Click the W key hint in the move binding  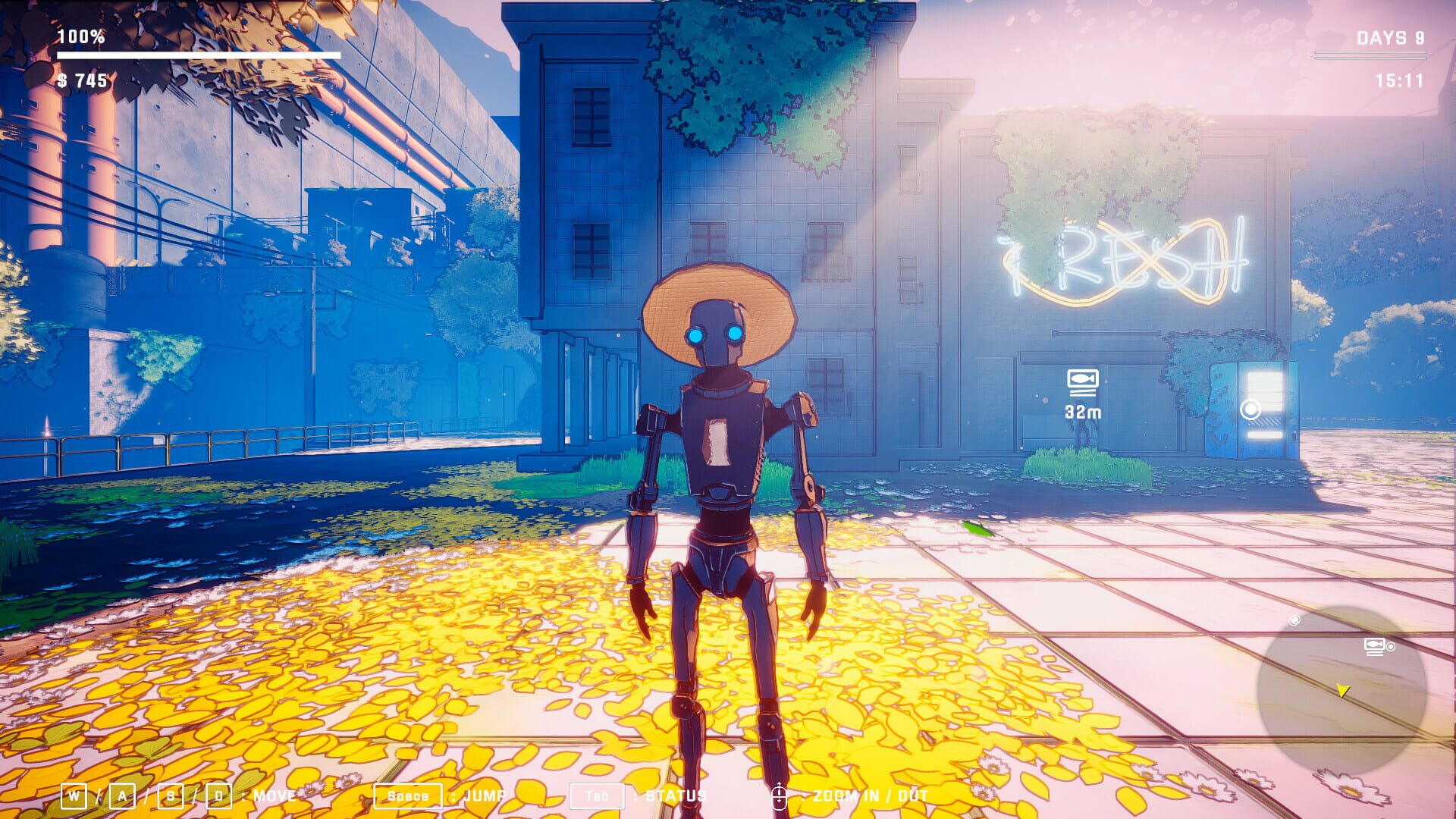pos(74,795)
